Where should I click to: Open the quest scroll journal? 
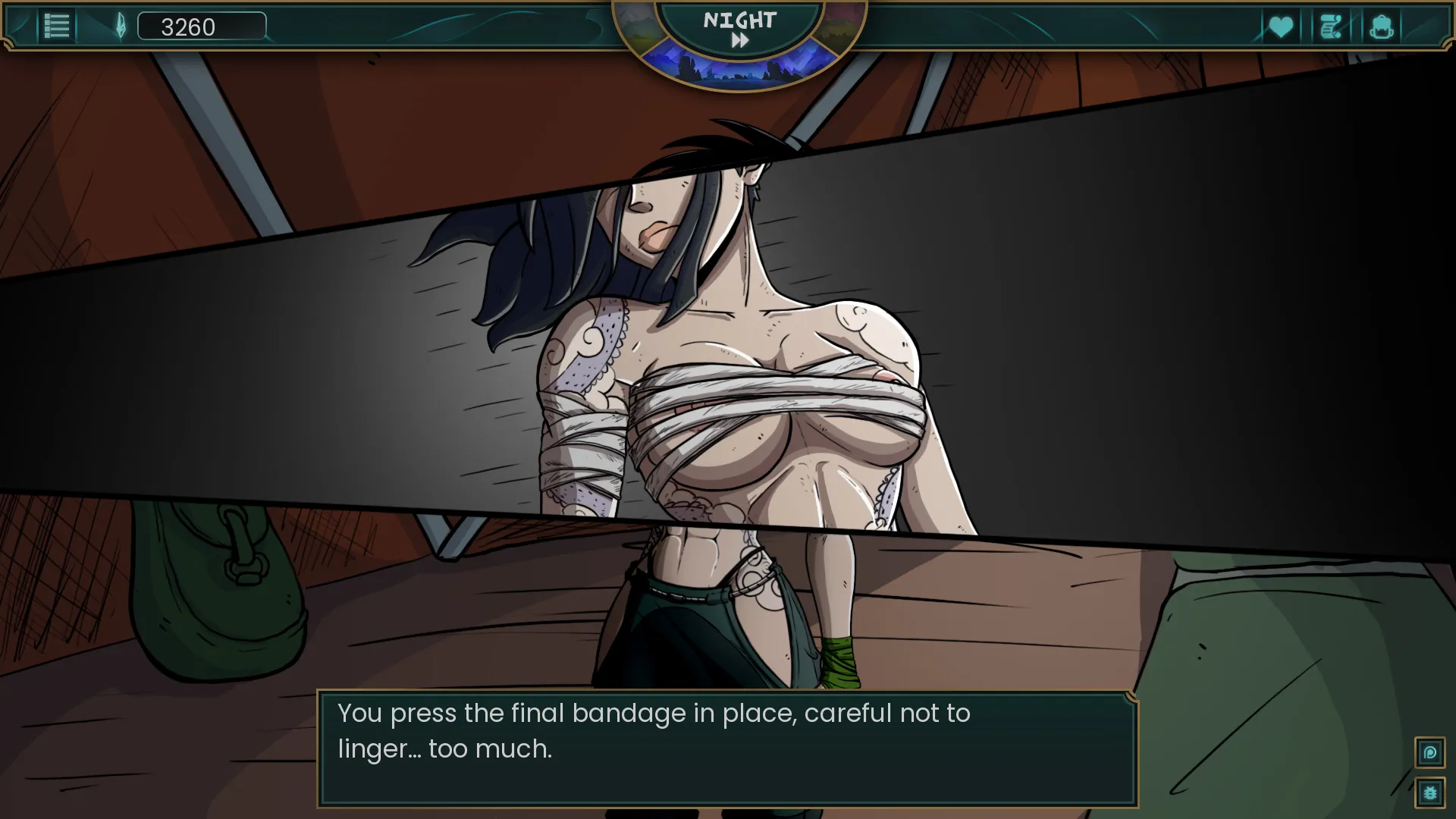(x=1331, y=27)
